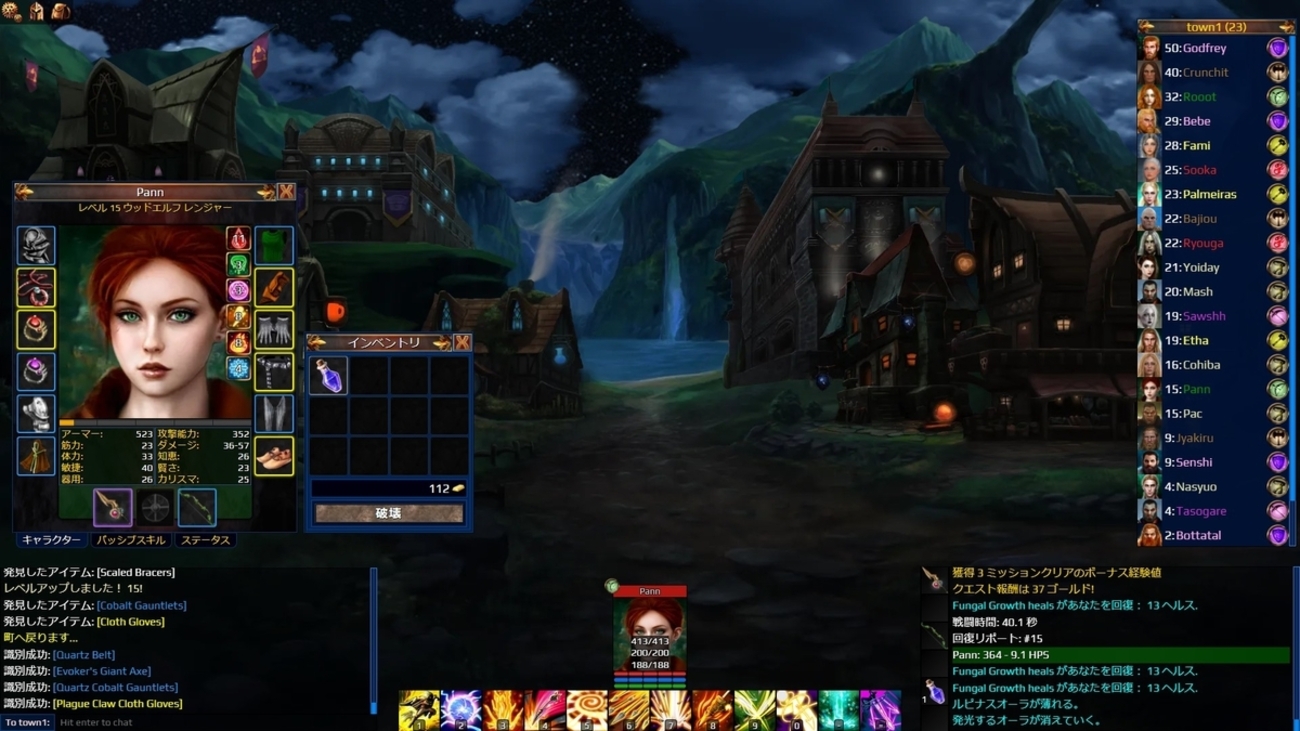Open the gear settings menu
This screenshot has height=731, width=1300.
click(x=12, y=11)
